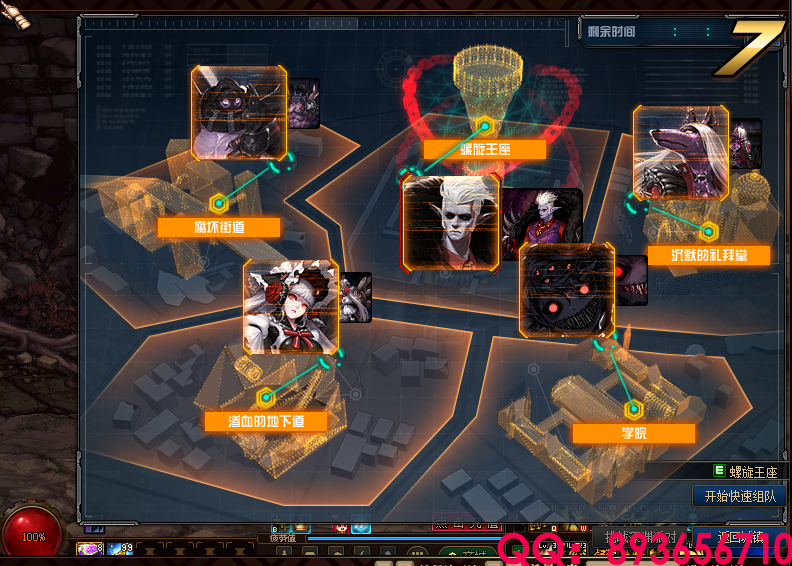Pick the 滴血的地下道 dungeon label
Image resolution: width=792 pixels, height=566 pixels.
pos(265,421)
